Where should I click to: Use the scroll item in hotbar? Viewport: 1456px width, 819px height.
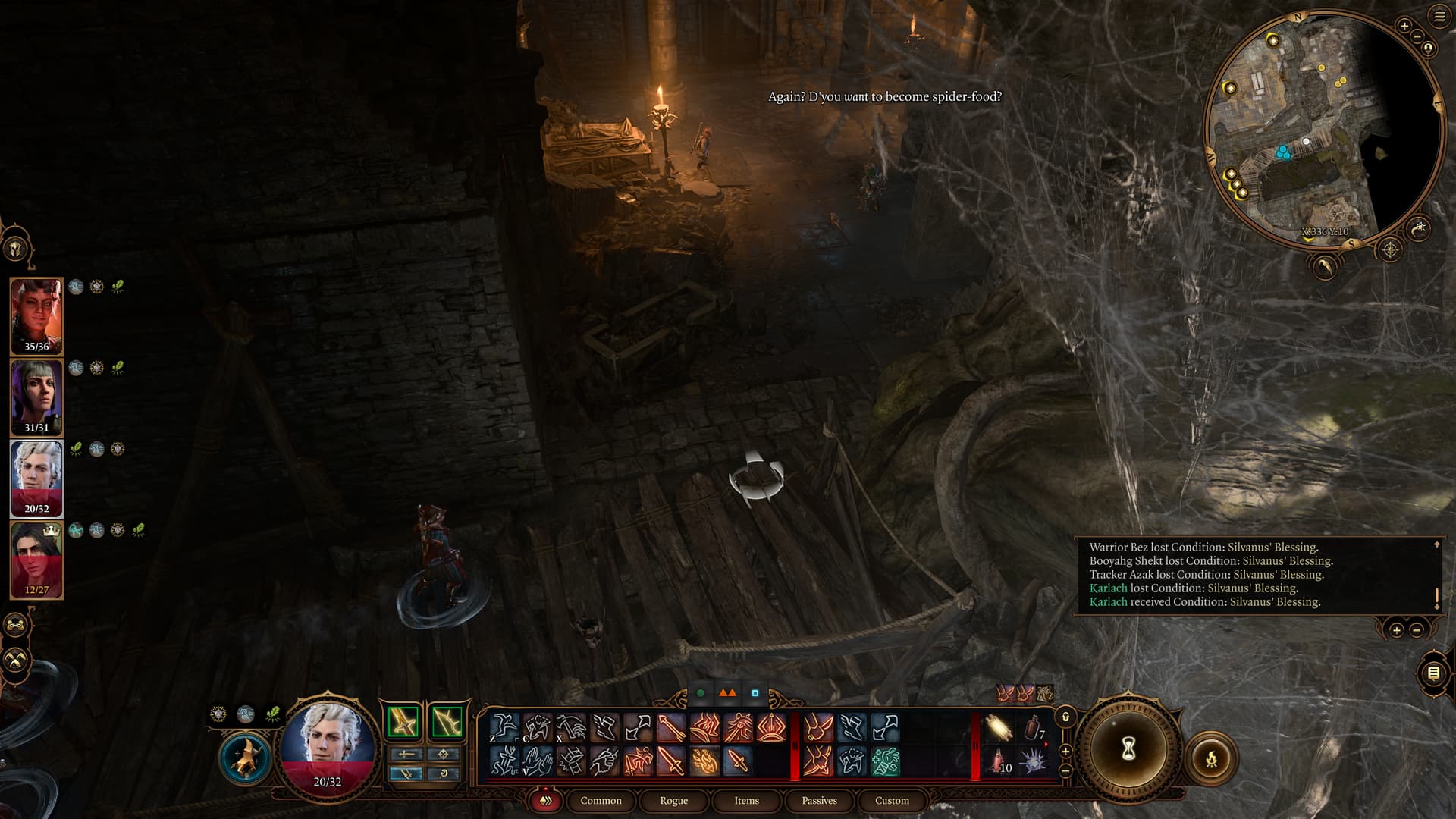(x=999, y=729)
